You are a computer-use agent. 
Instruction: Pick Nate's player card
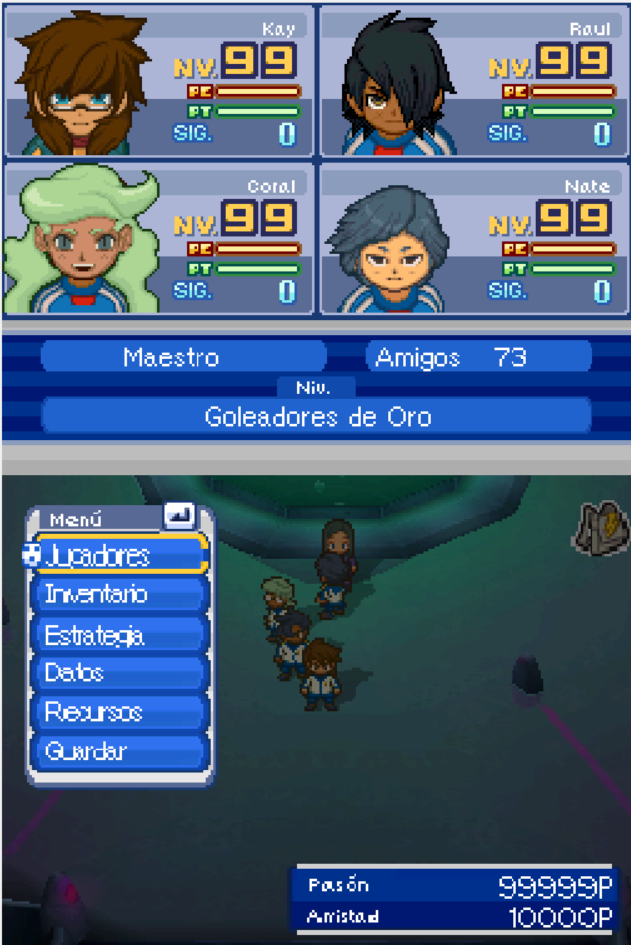coord(473,239)
